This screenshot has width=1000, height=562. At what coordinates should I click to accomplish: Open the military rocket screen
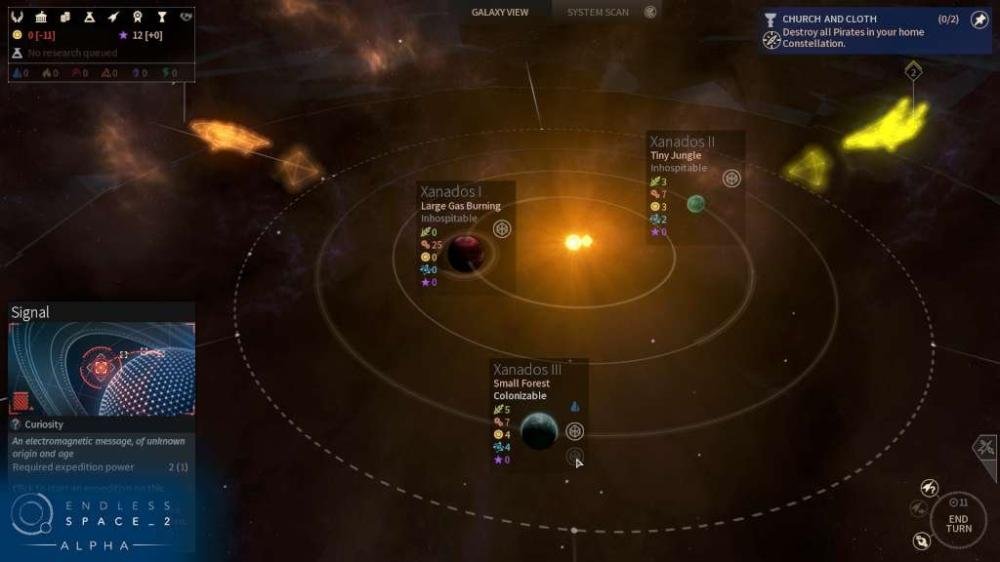113,17
